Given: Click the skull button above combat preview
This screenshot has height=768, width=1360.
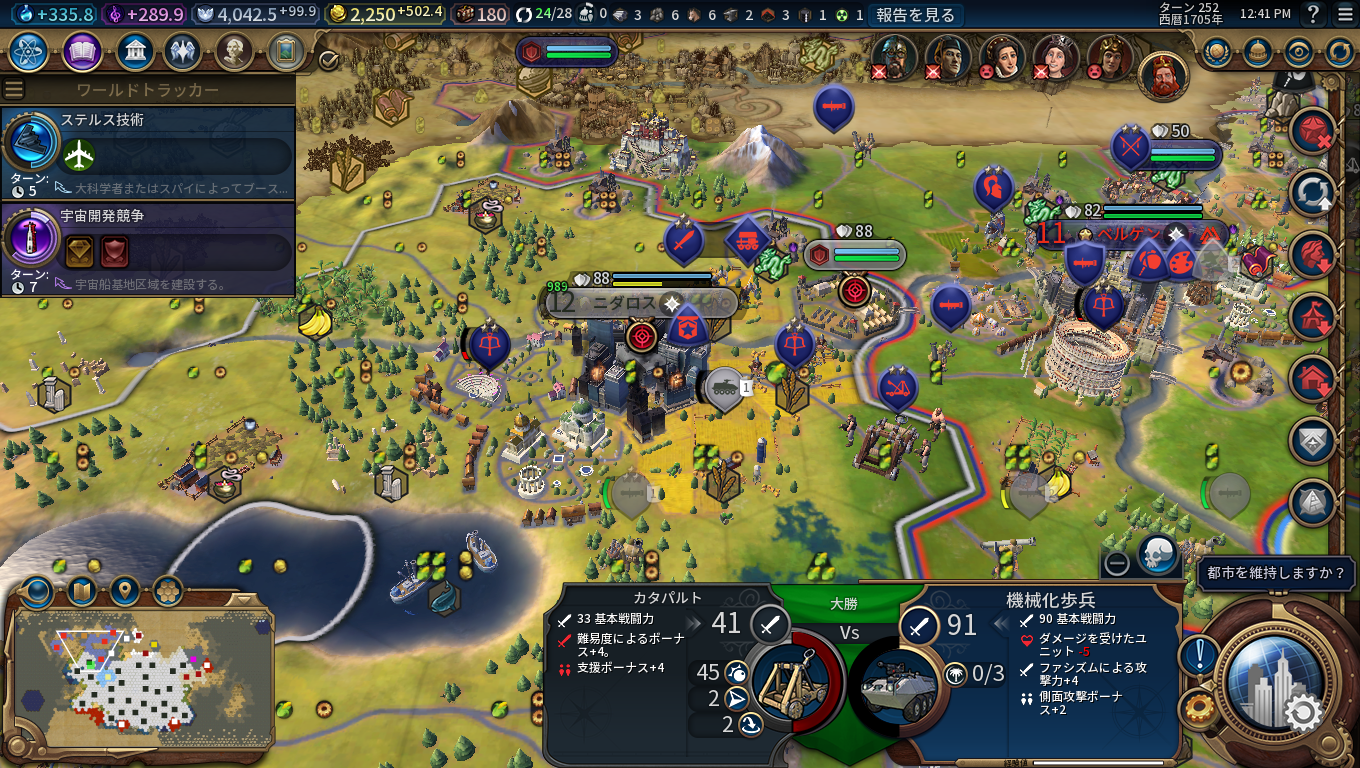Looking at the screenshot, I should click(1157, 555).
